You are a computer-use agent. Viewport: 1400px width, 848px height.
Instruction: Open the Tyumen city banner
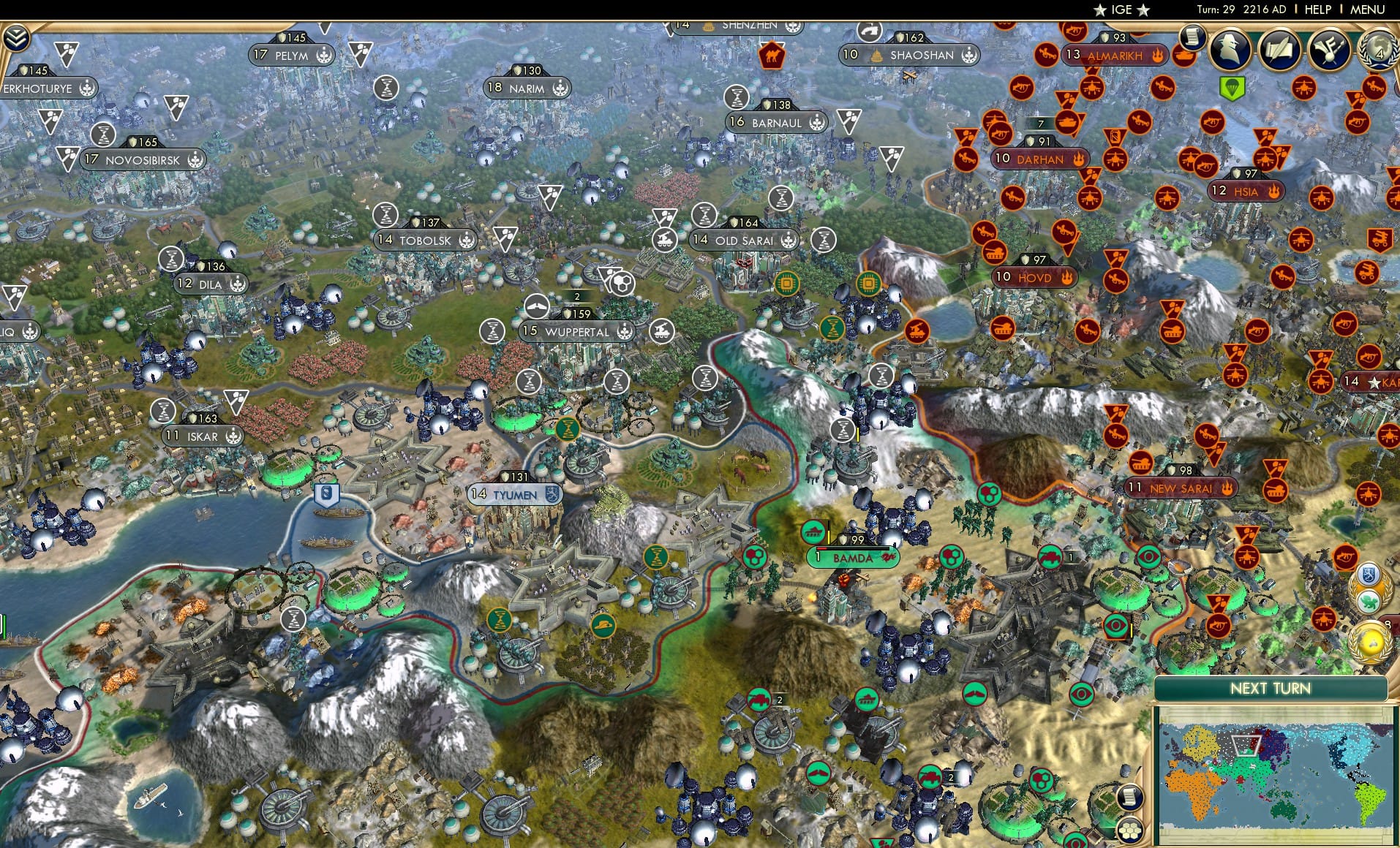pos(514,494)
